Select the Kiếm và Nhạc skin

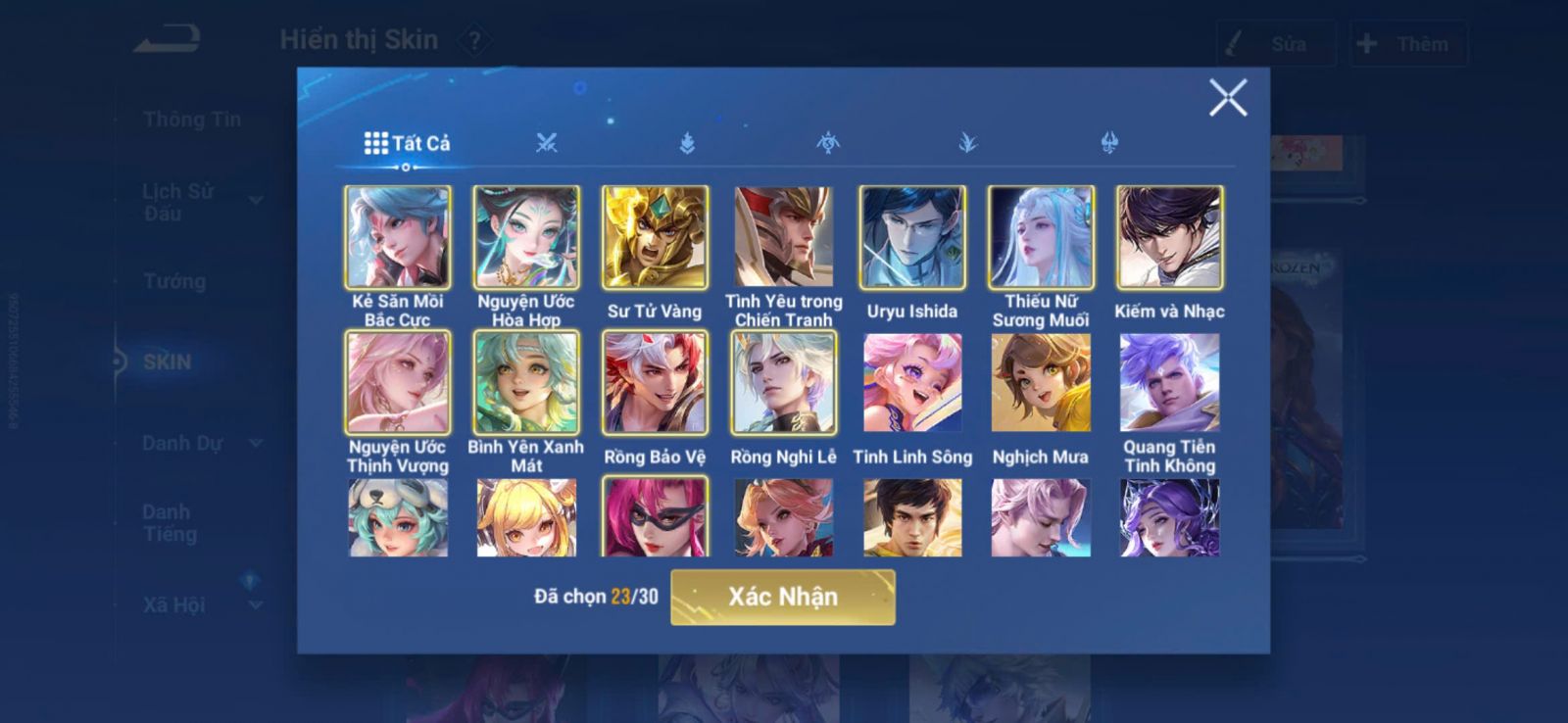coord(1169,237)
